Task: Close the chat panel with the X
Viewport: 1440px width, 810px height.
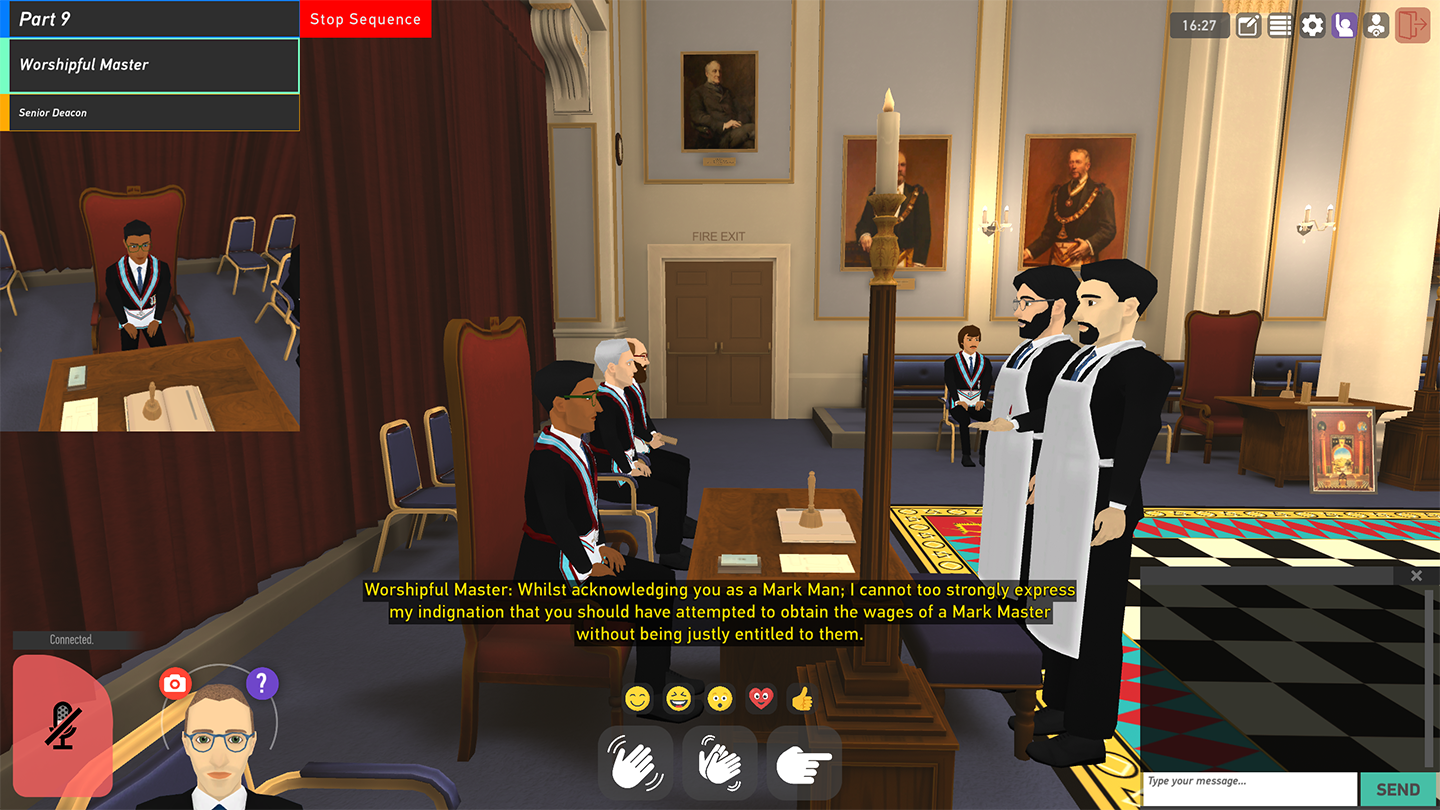Action: coord(1416,576)
